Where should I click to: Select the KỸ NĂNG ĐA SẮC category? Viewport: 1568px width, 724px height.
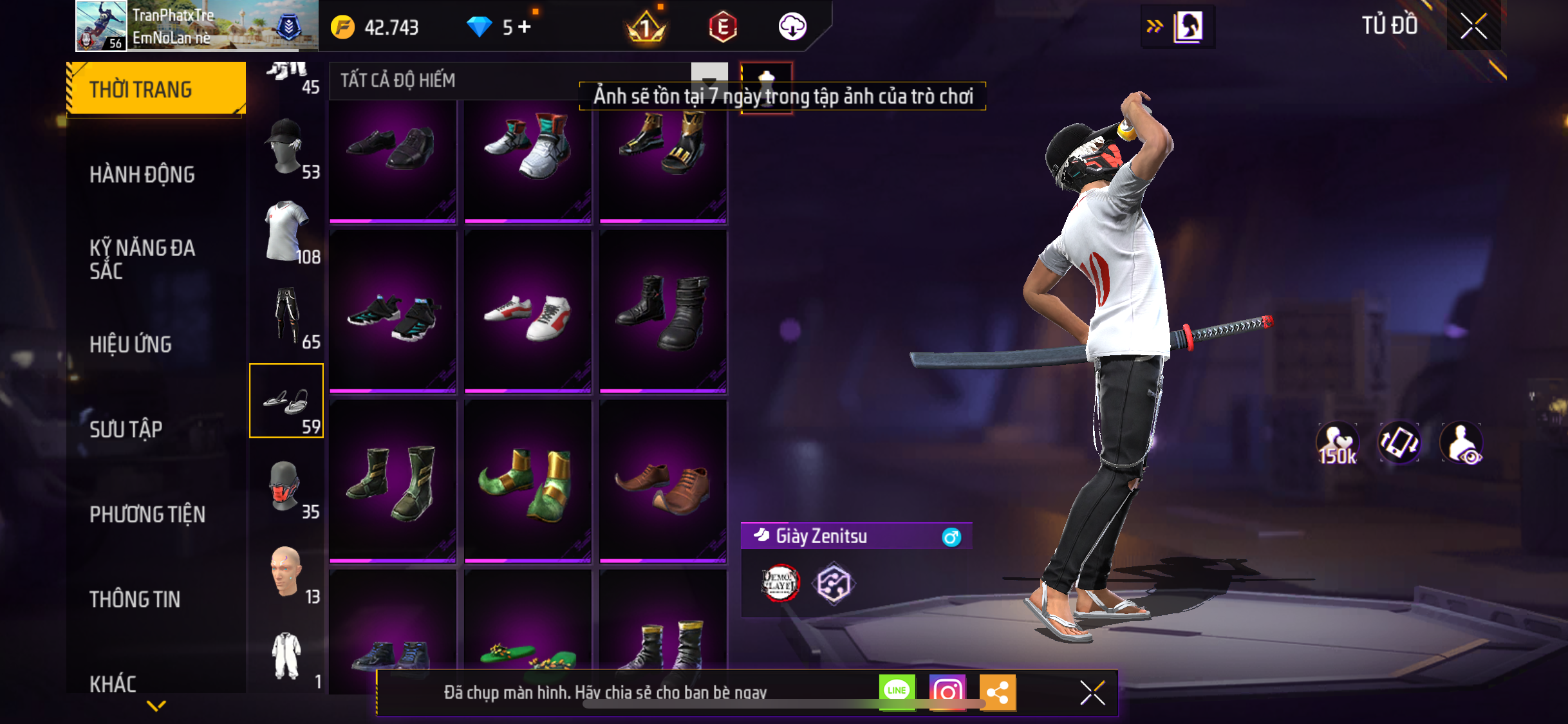(x=142, y=259)
